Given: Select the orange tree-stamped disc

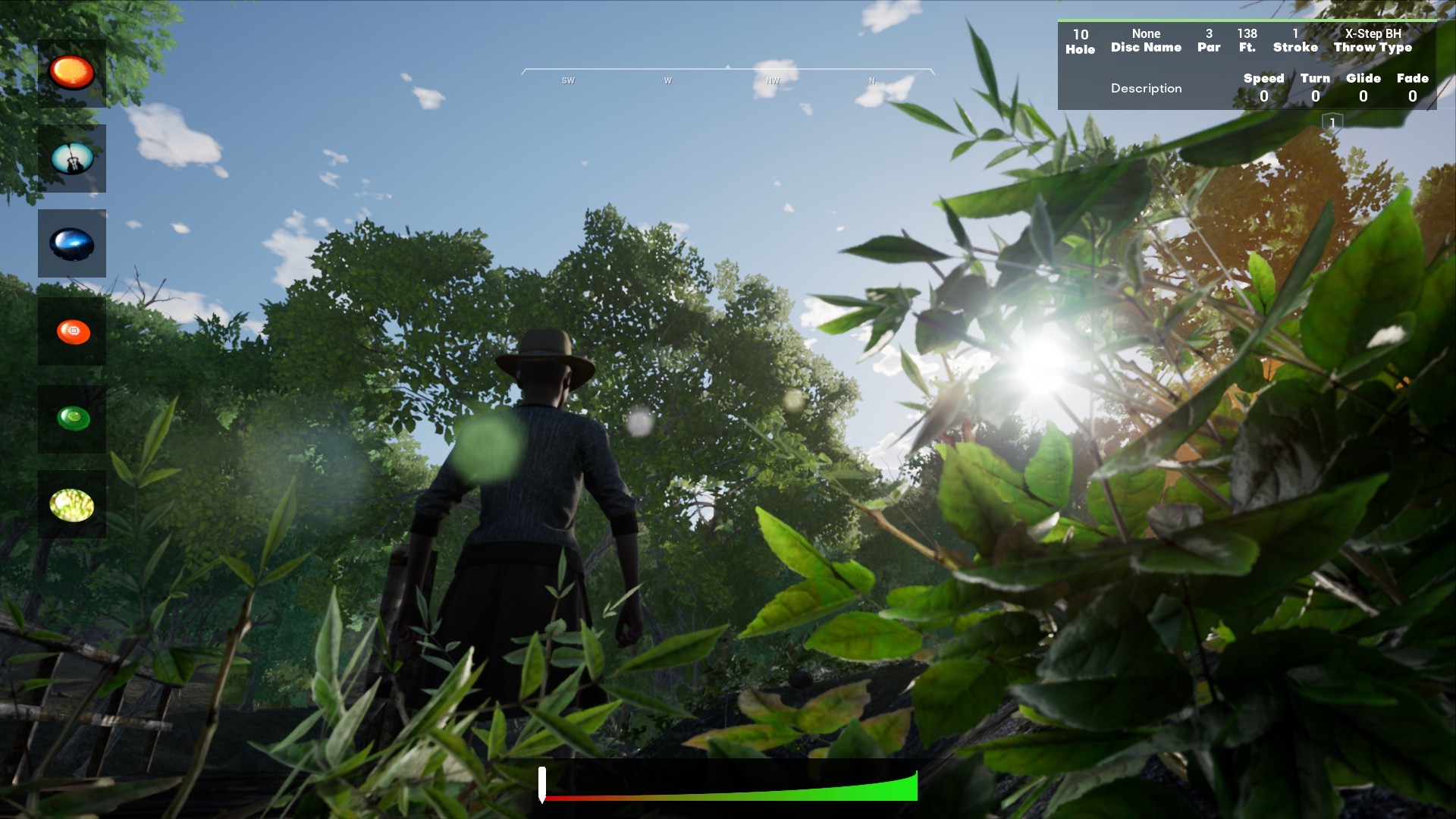Looking at the screenshot, I should [x=72, y=73].
